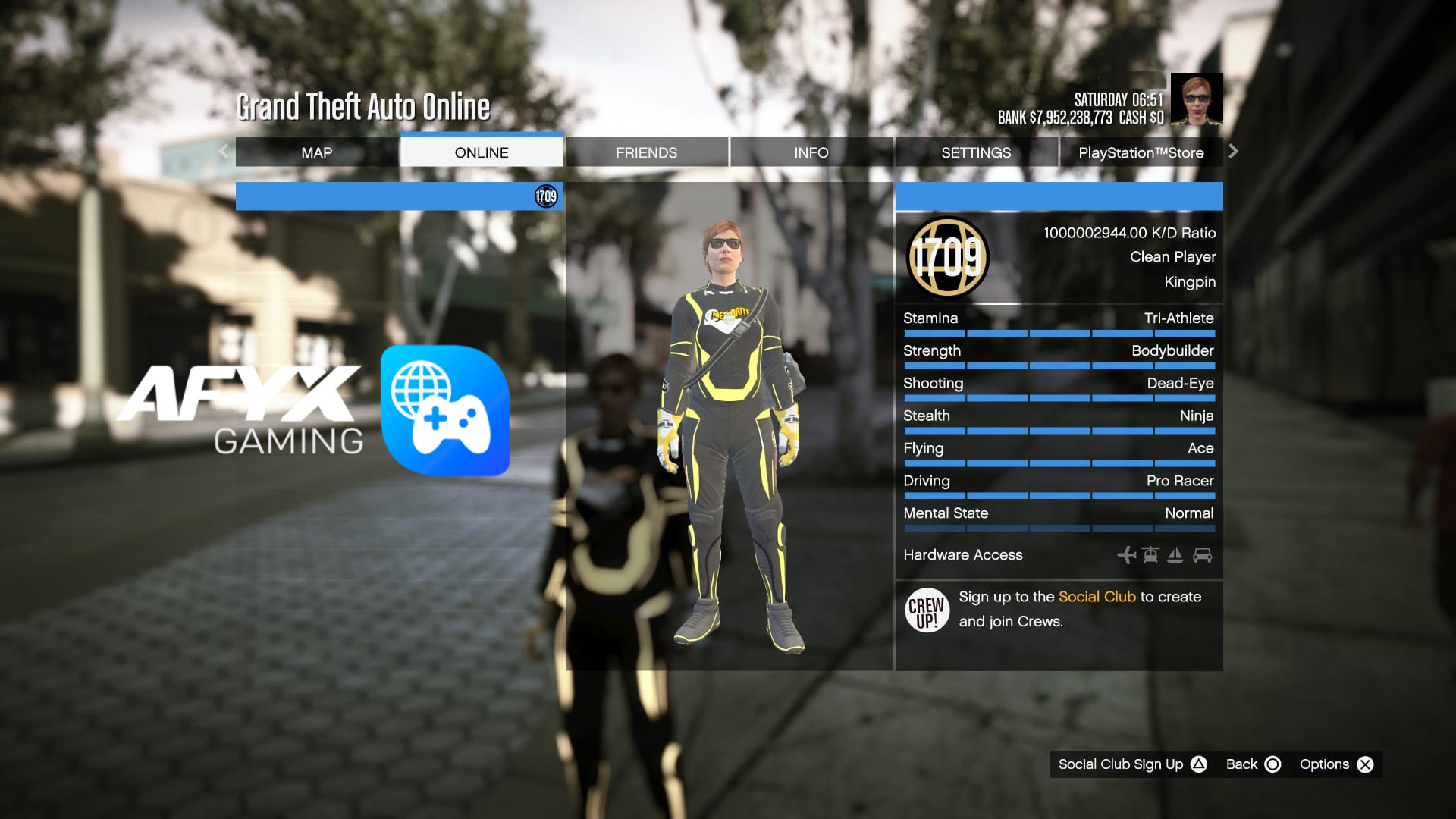Open the SETTINGS tab
Screen dimensions: 1456x819
pyautogui.click(x=976, y=152)
